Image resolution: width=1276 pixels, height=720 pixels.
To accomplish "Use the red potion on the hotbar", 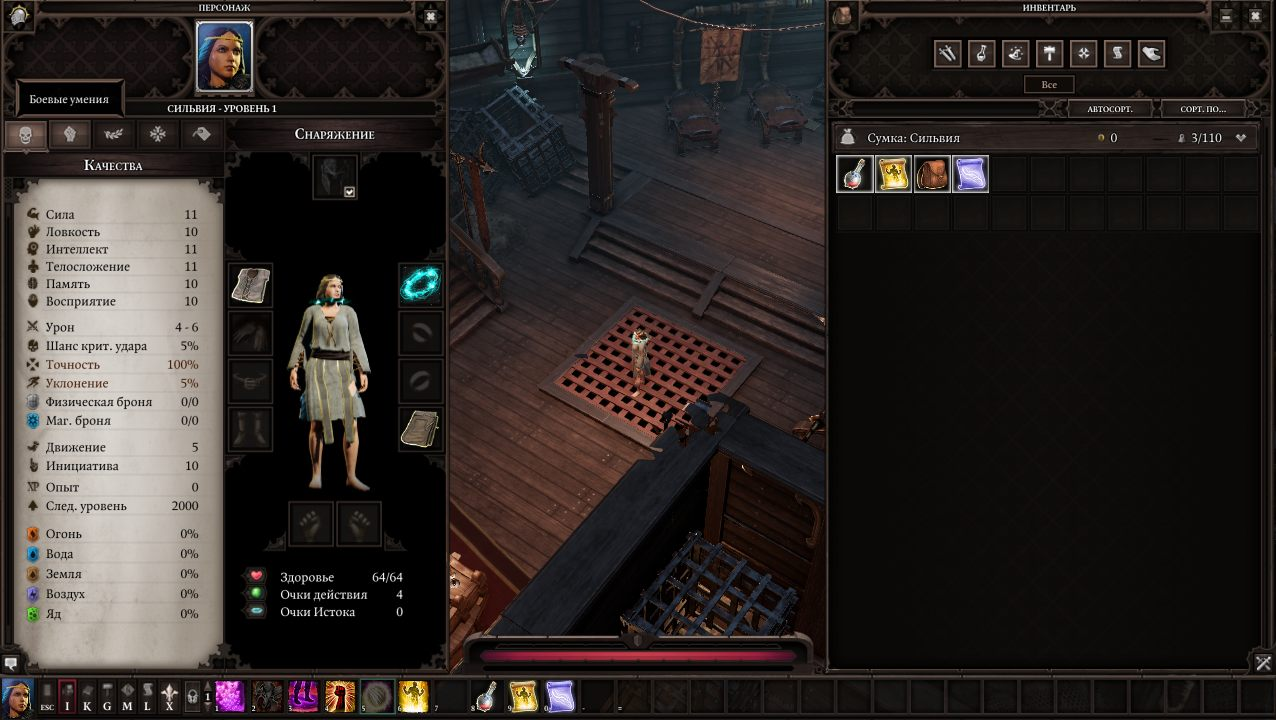I will coord(486,695).
